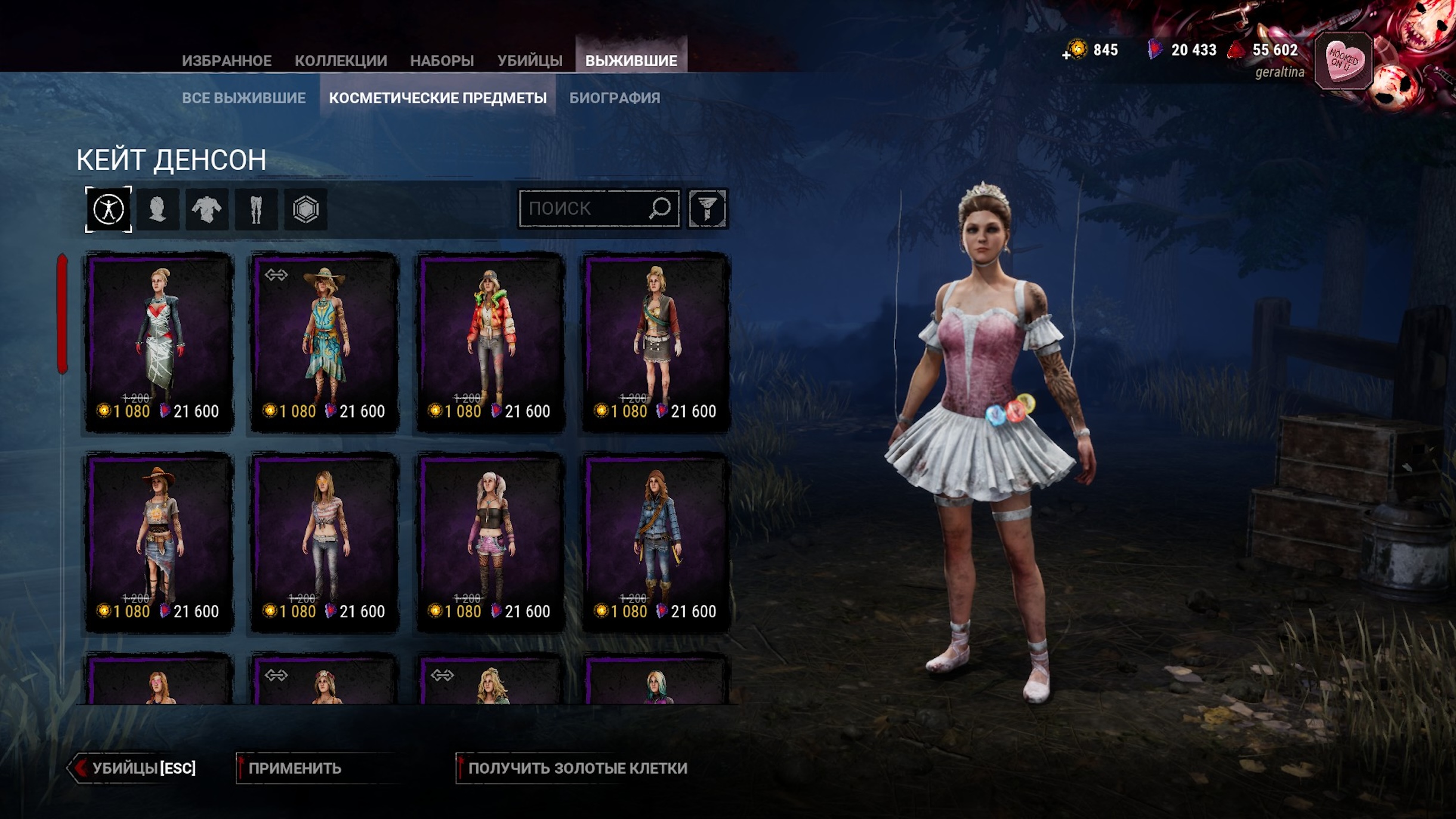Go to the НАБОРЫ tab
This screenshot has height=819, width=1456.
(442, 61)
